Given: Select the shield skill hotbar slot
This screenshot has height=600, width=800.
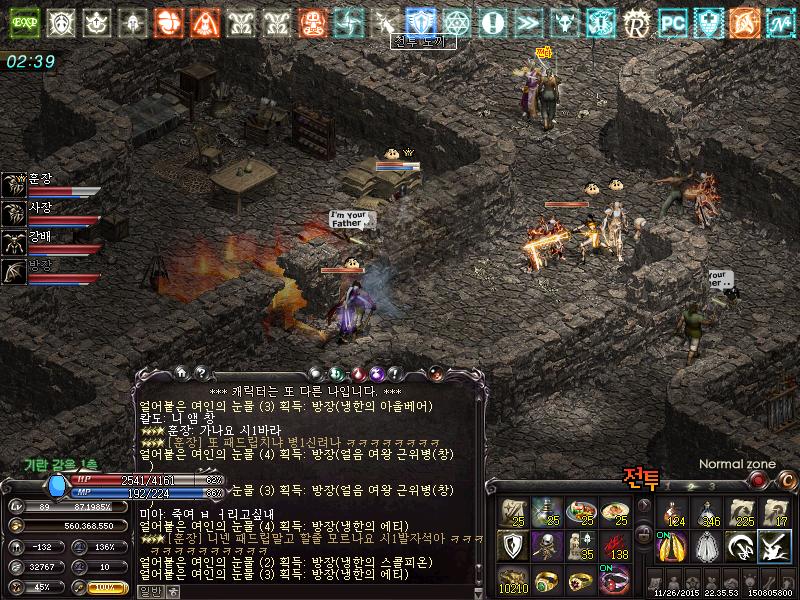Looking at the screenshot, I should point(512,546).
